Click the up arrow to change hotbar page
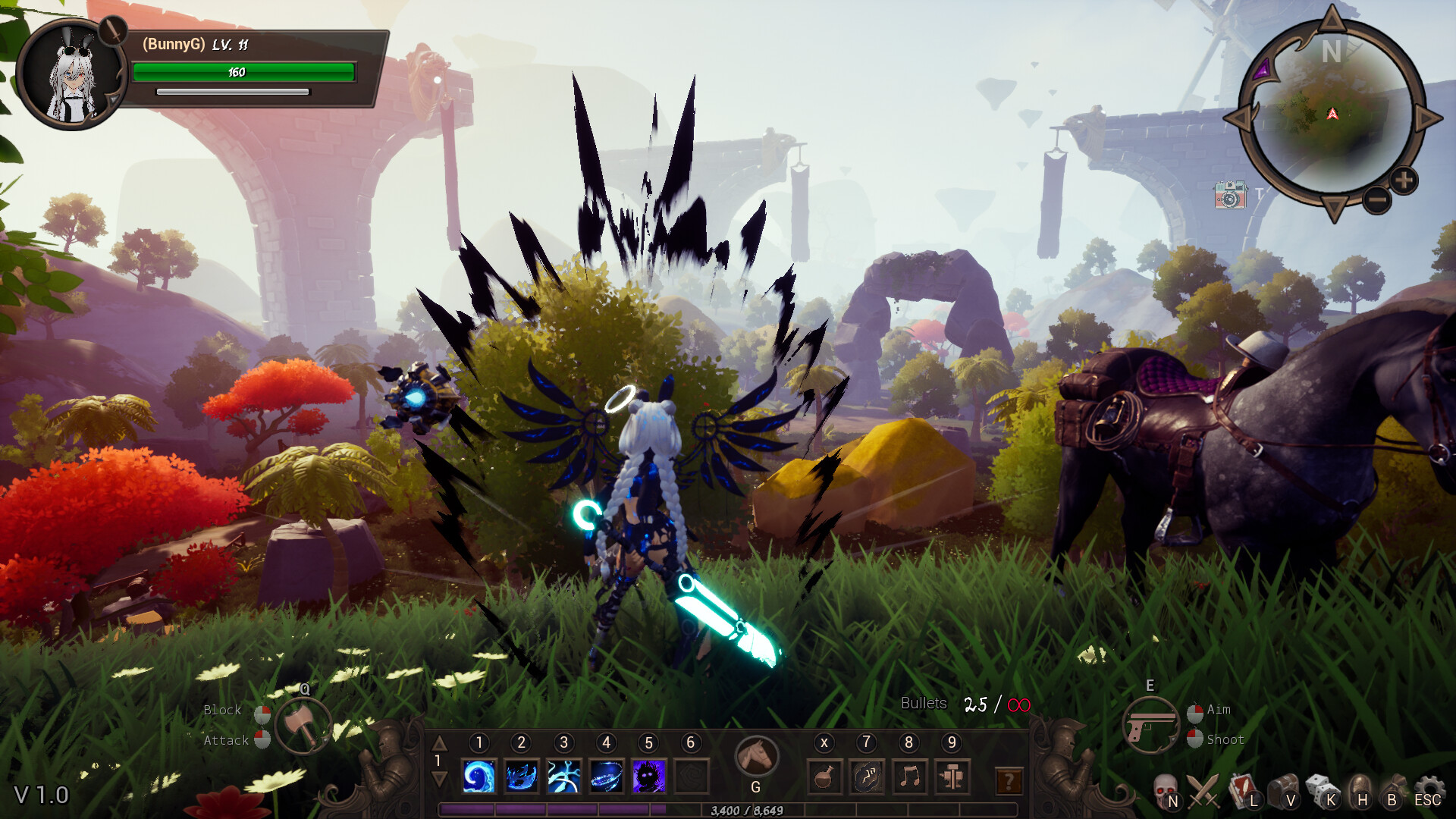The height and width of the screenshot is (819, 1456). point(438,744)
